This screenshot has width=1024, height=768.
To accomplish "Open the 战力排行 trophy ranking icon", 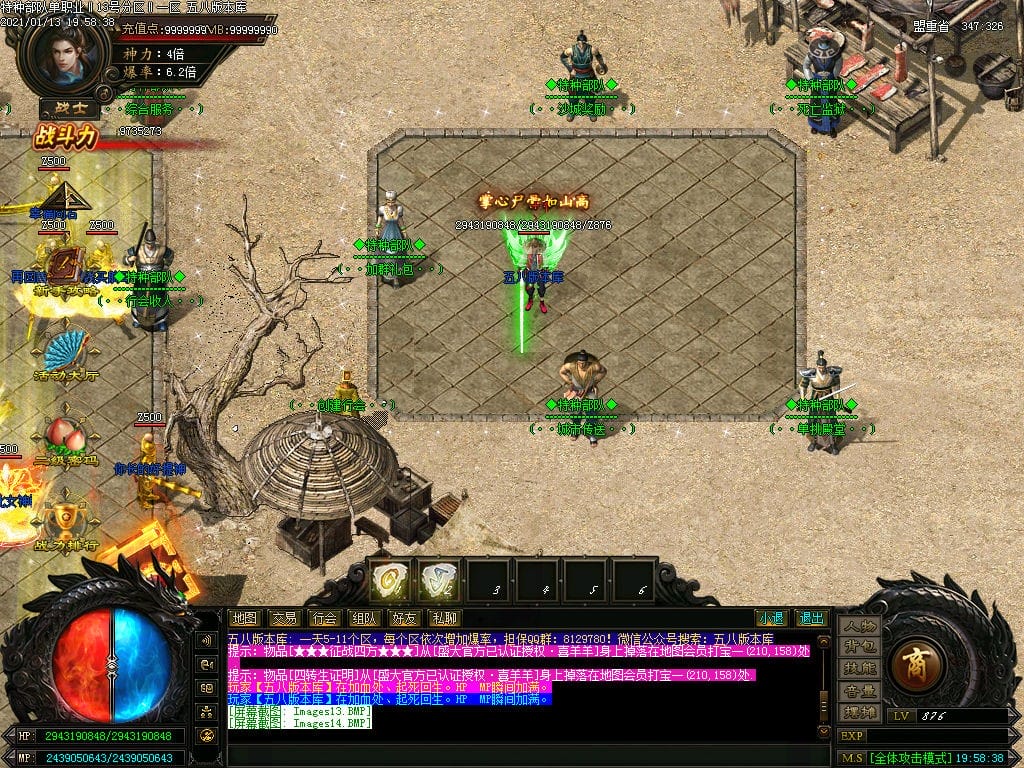I will pos(64,520).
